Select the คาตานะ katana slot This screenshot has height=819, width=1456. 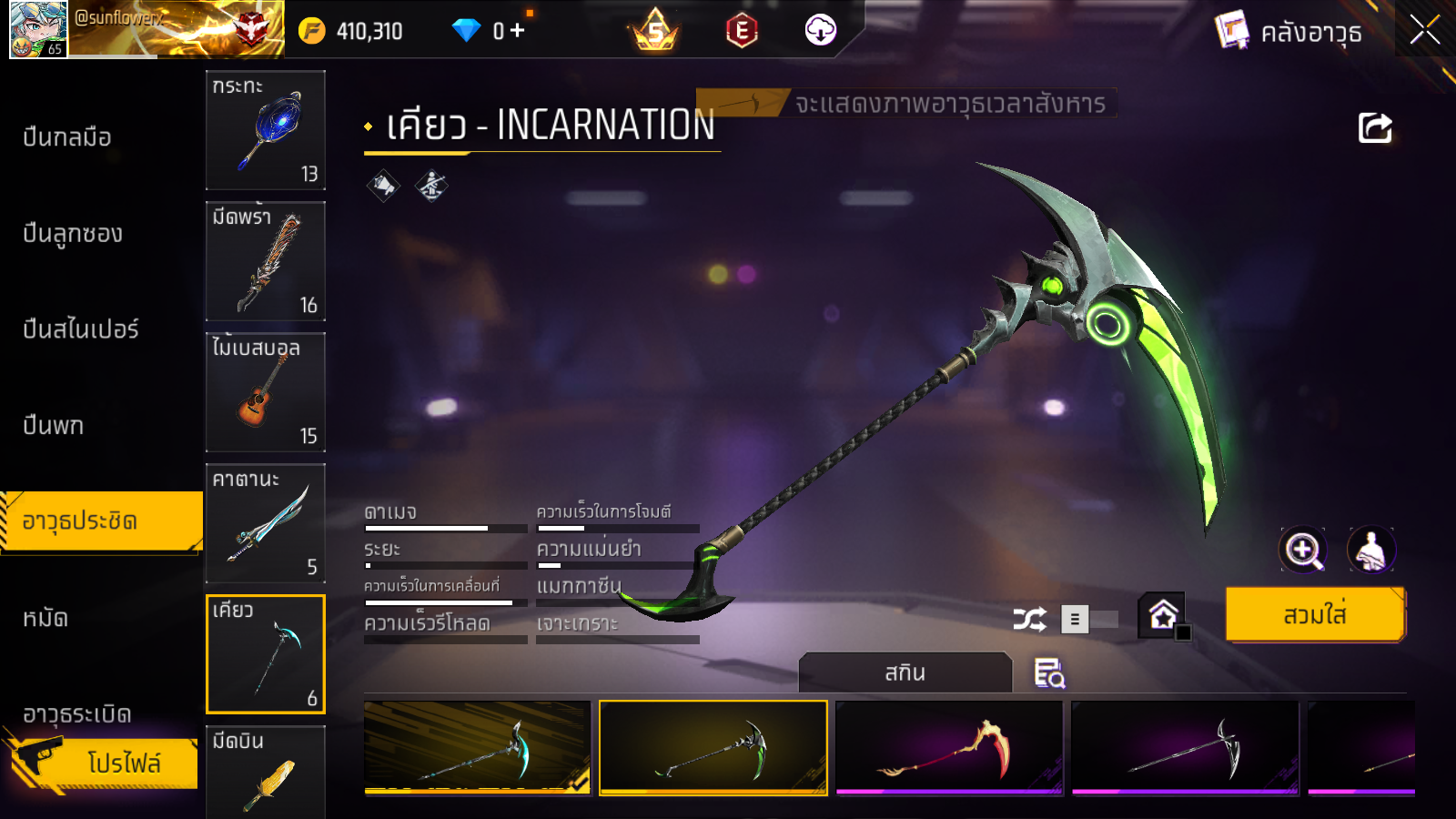(x=266, y=523)
